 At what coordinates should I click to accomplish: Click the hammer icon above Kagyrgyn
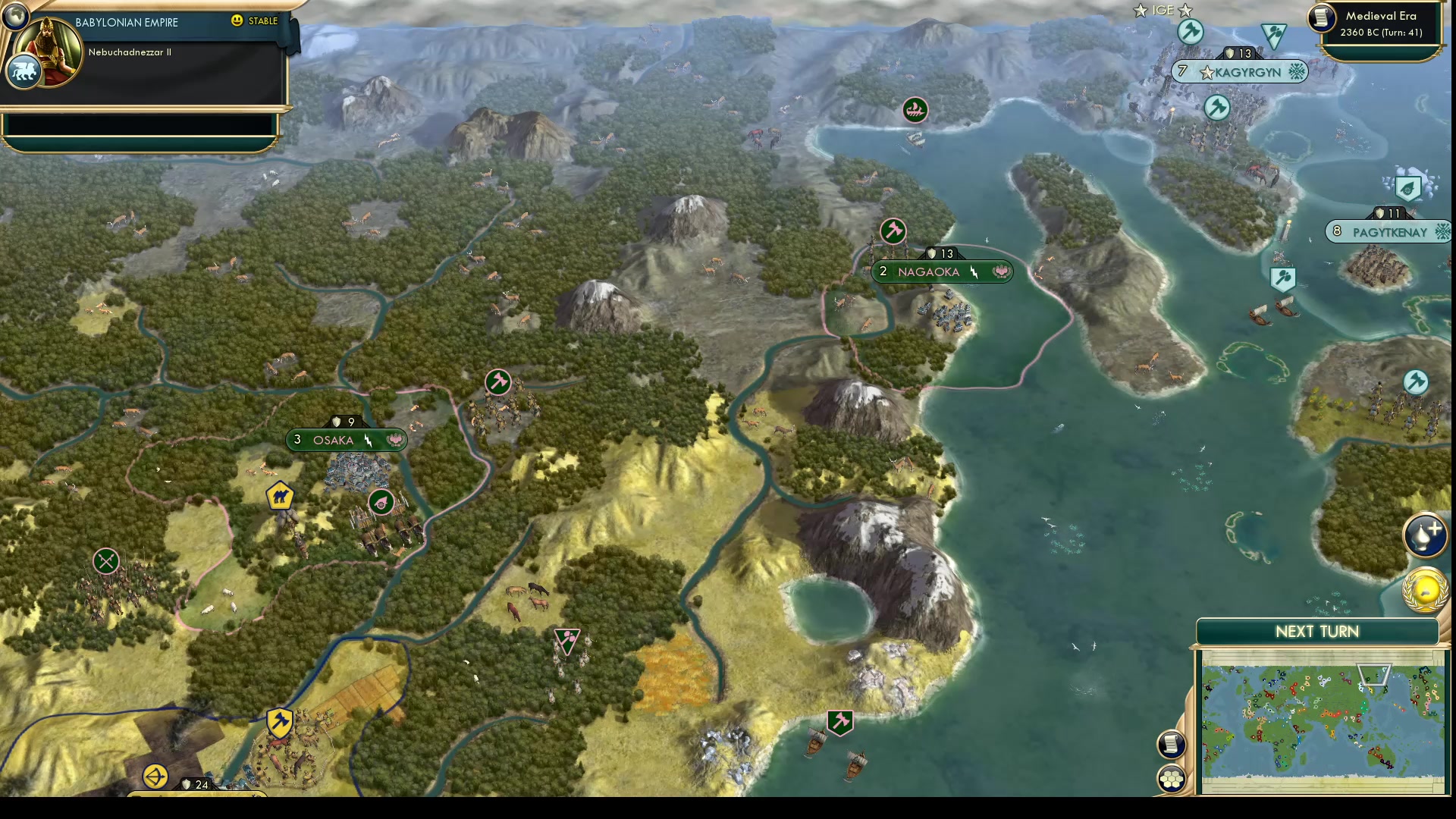(1191, 31)
